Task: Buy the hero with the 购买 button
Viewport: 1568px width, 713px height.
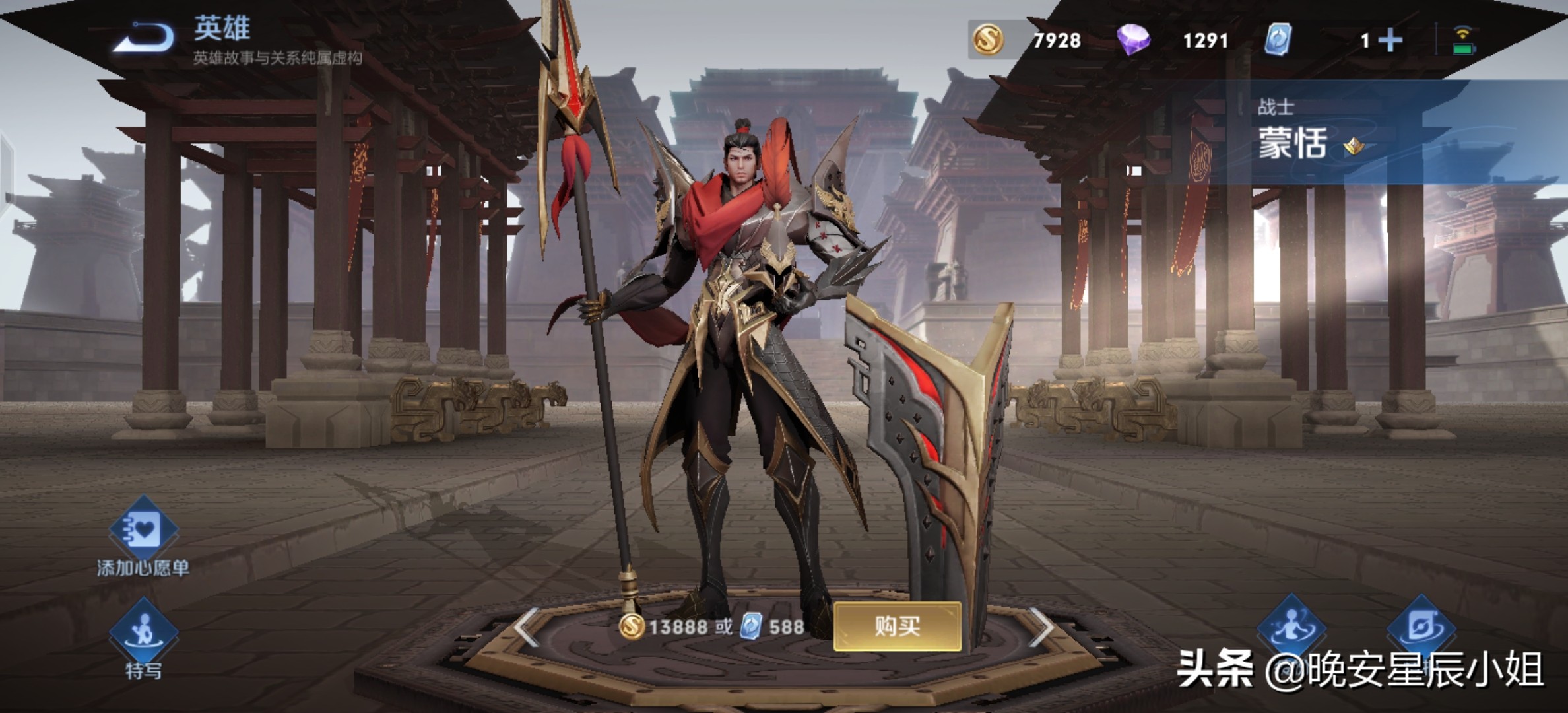Action: pos(897,626)
